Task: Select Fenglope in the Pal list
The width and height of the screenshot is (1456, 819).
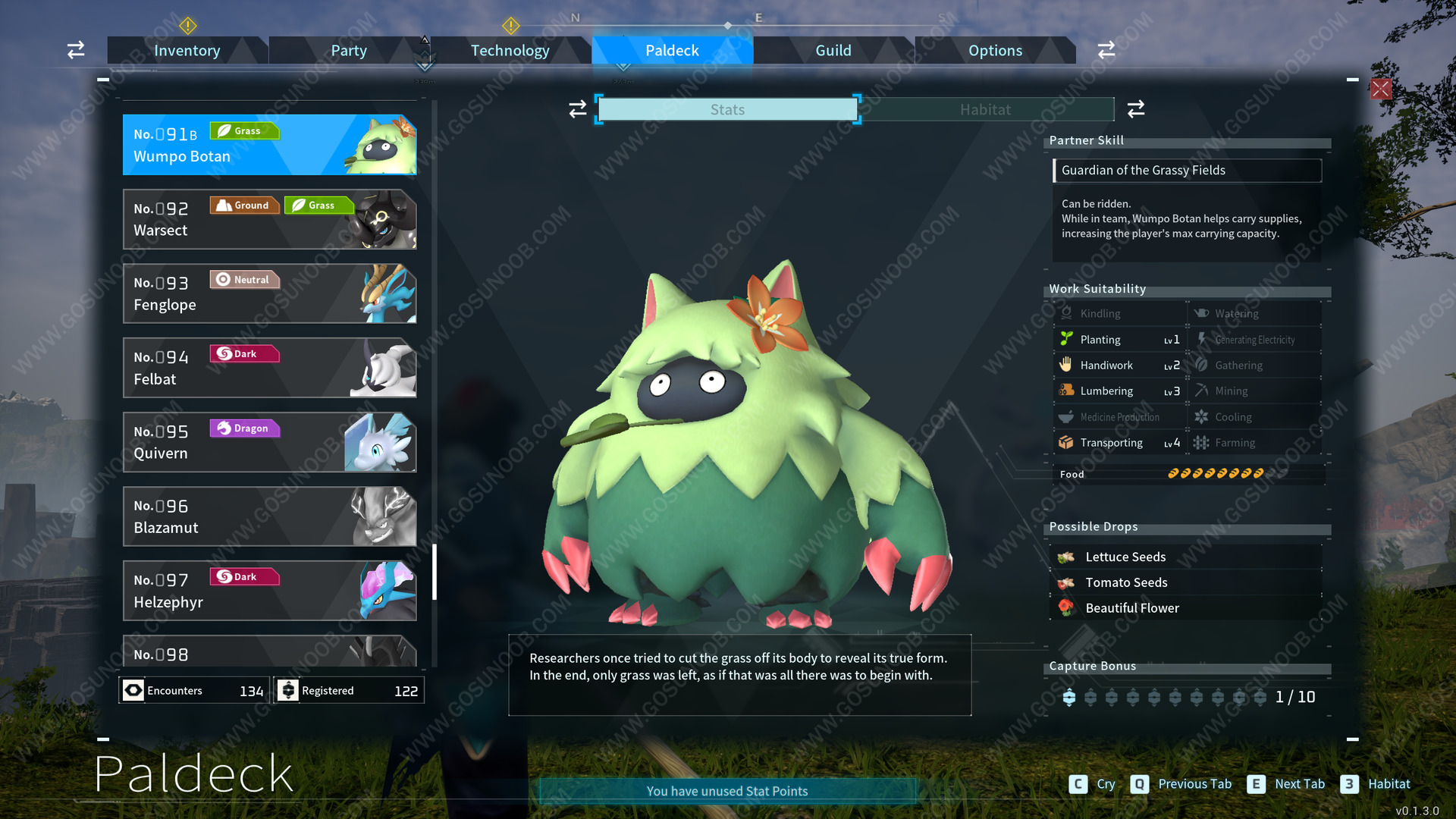Action: (x=269, y=293)
